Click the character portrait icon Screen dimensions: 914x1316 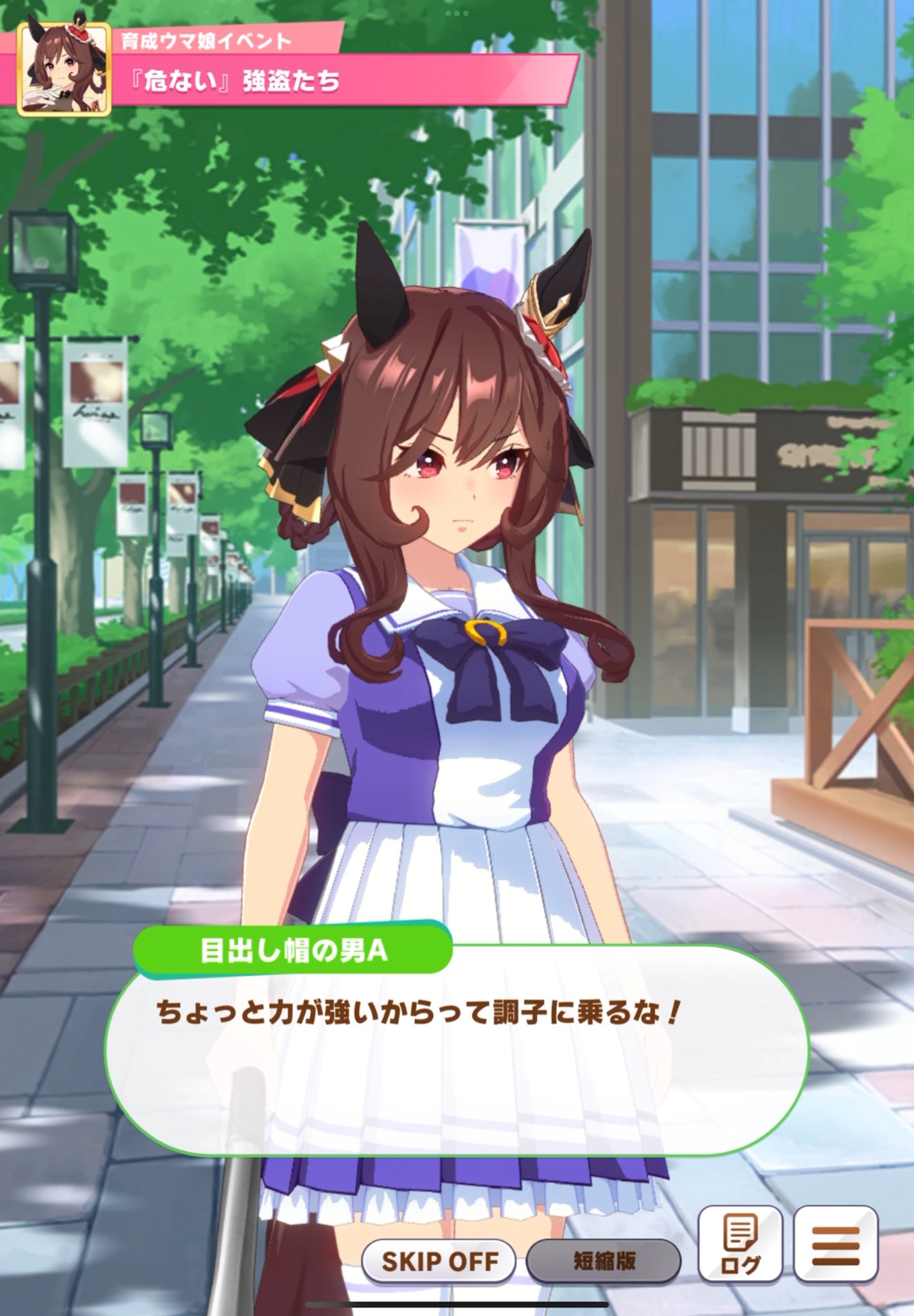(64, 69)
